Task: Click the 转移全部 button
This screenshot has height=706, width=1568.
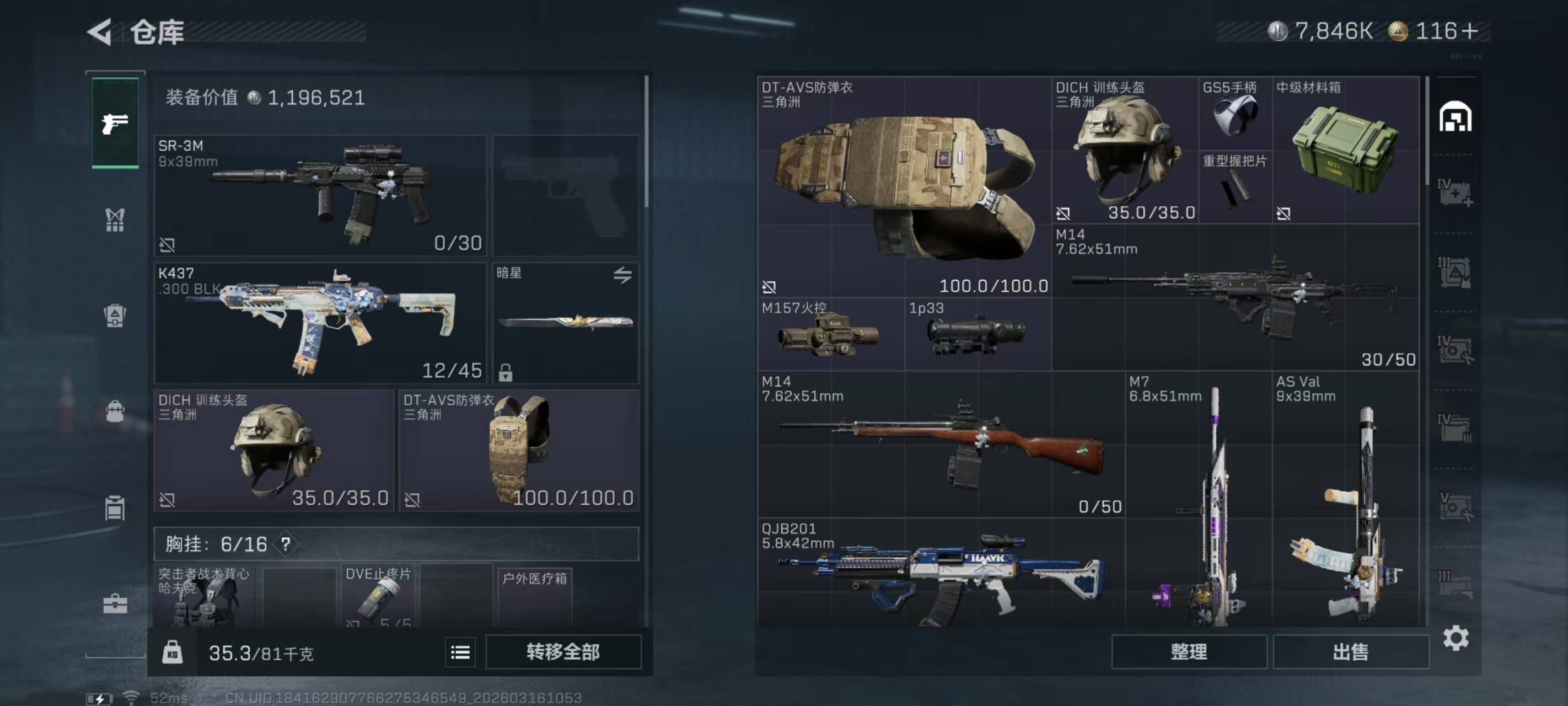Action: [x=563, y=652]
